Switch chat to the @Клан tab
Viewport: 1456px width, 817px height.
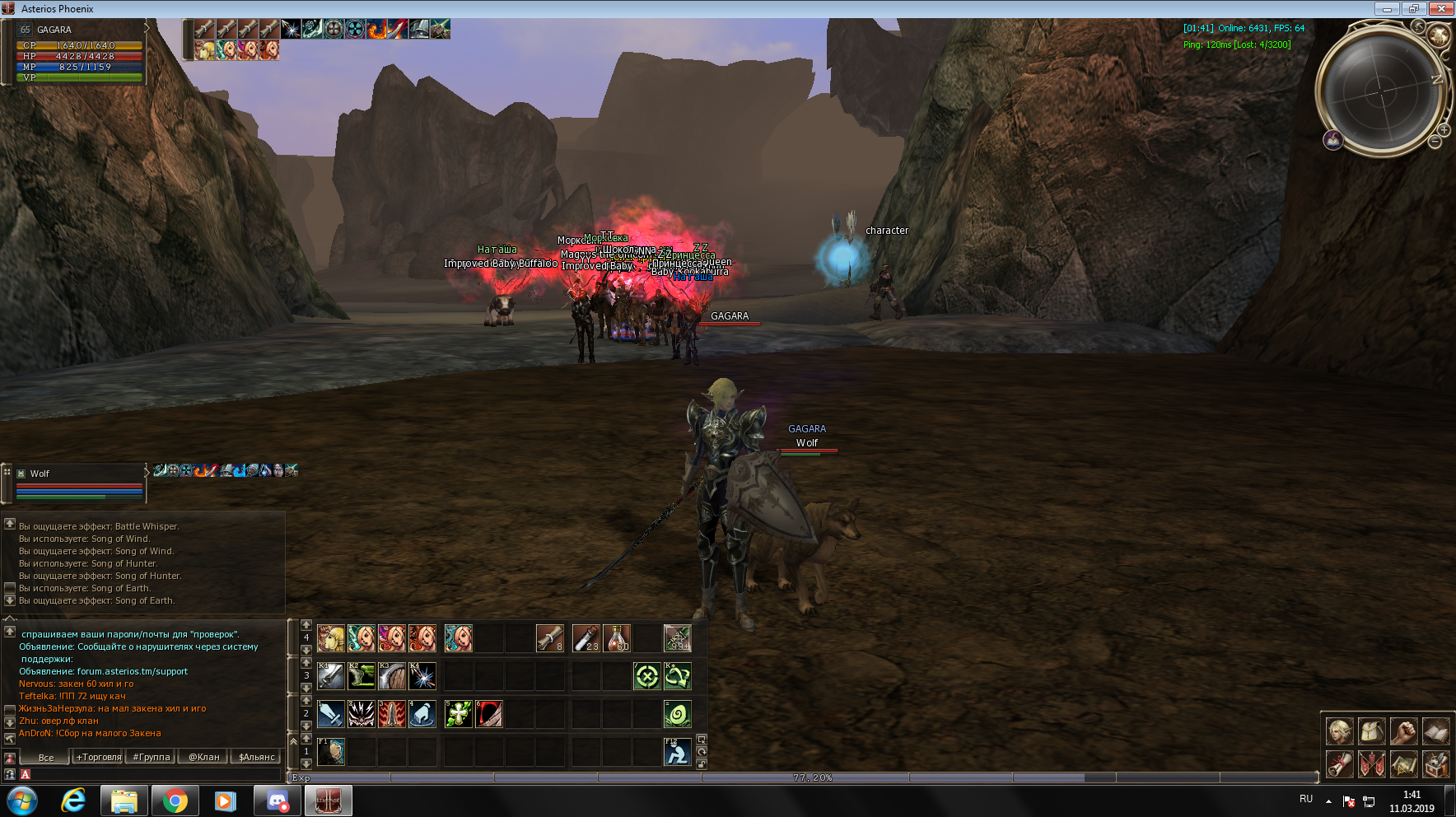coord(204,757)
